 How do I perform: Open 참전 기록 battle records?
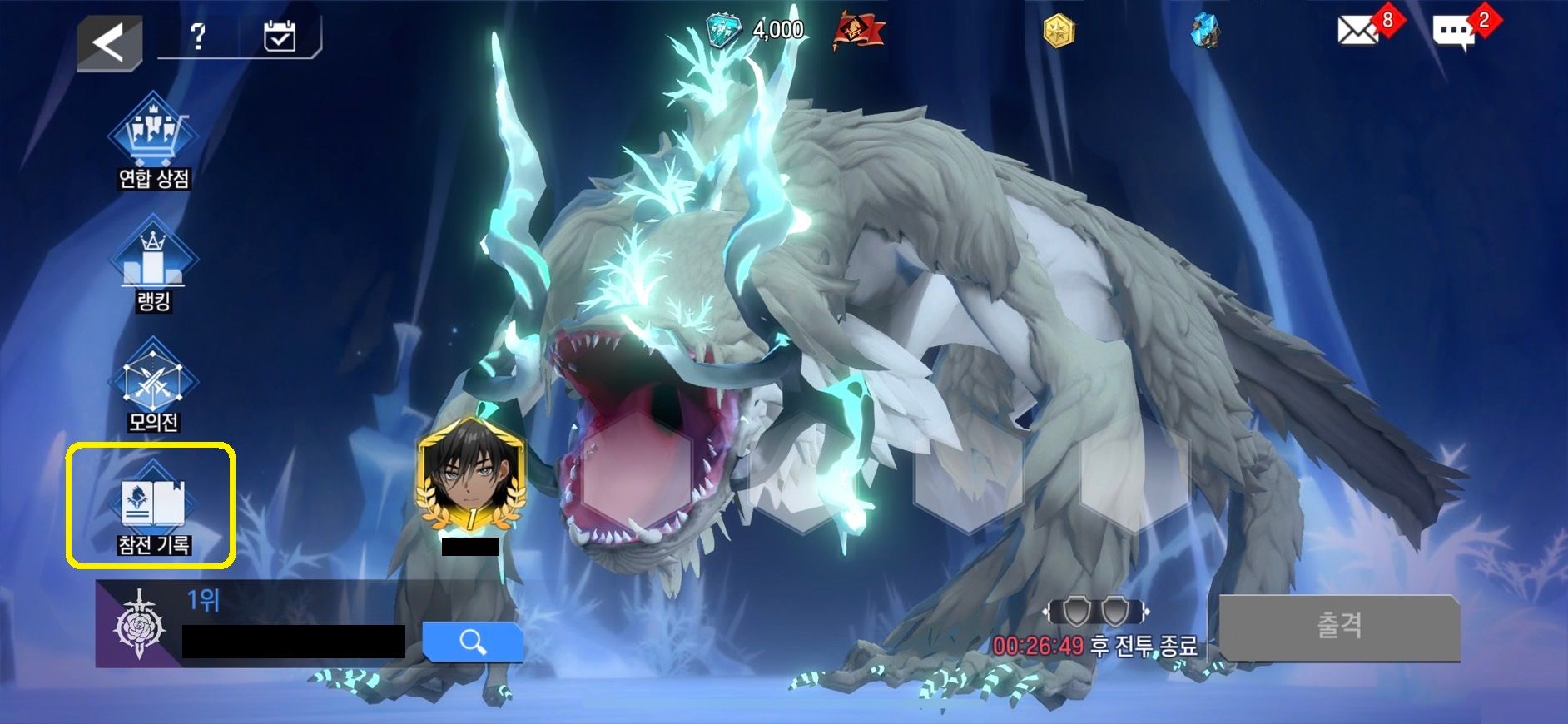(153, 508)
